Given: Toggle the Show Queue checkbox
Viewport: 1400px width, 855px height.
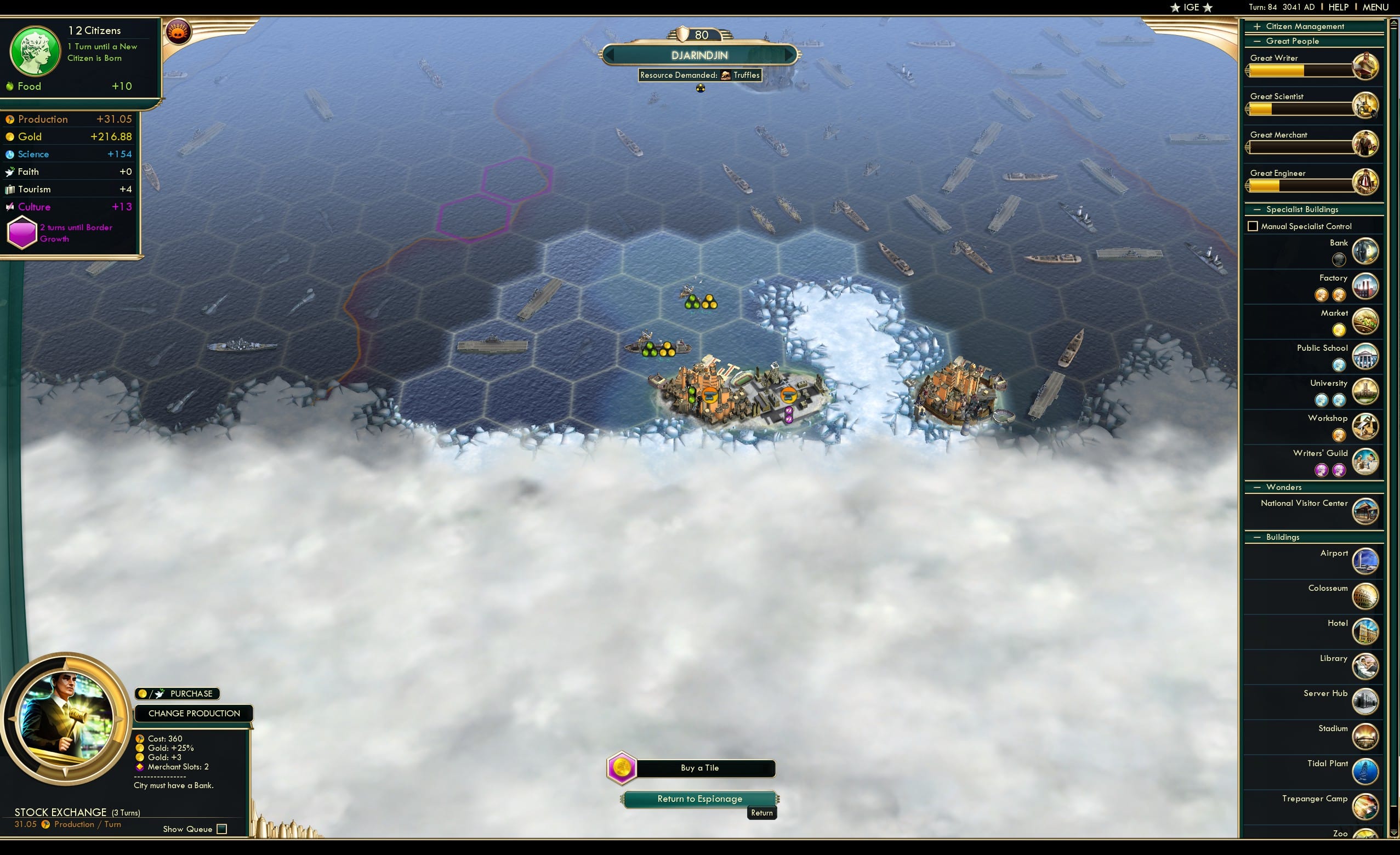Looking at the screenshot, I should [x=221, y=829].
